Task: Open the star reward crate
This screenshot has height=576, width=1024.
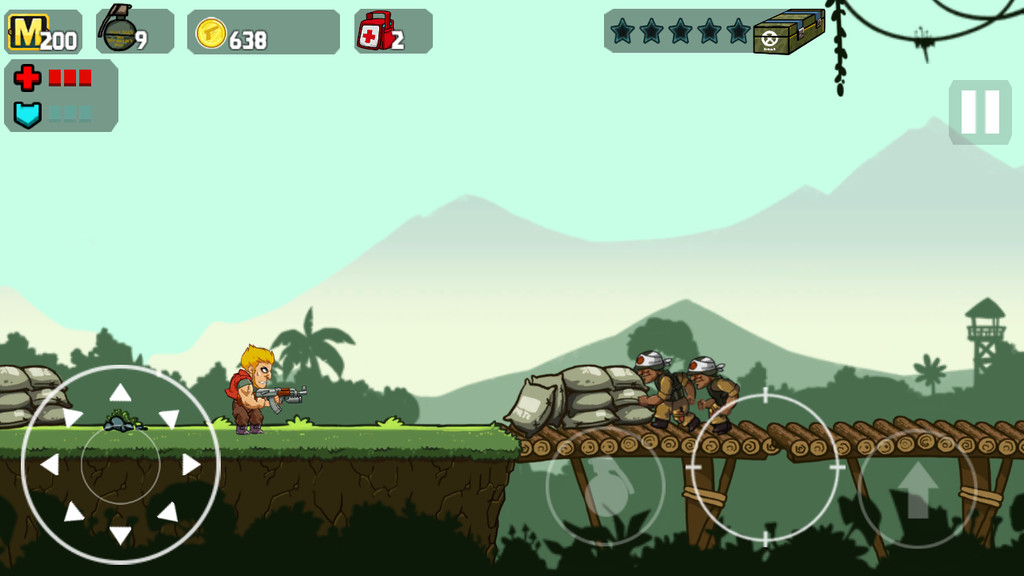Action: point(789,32)
